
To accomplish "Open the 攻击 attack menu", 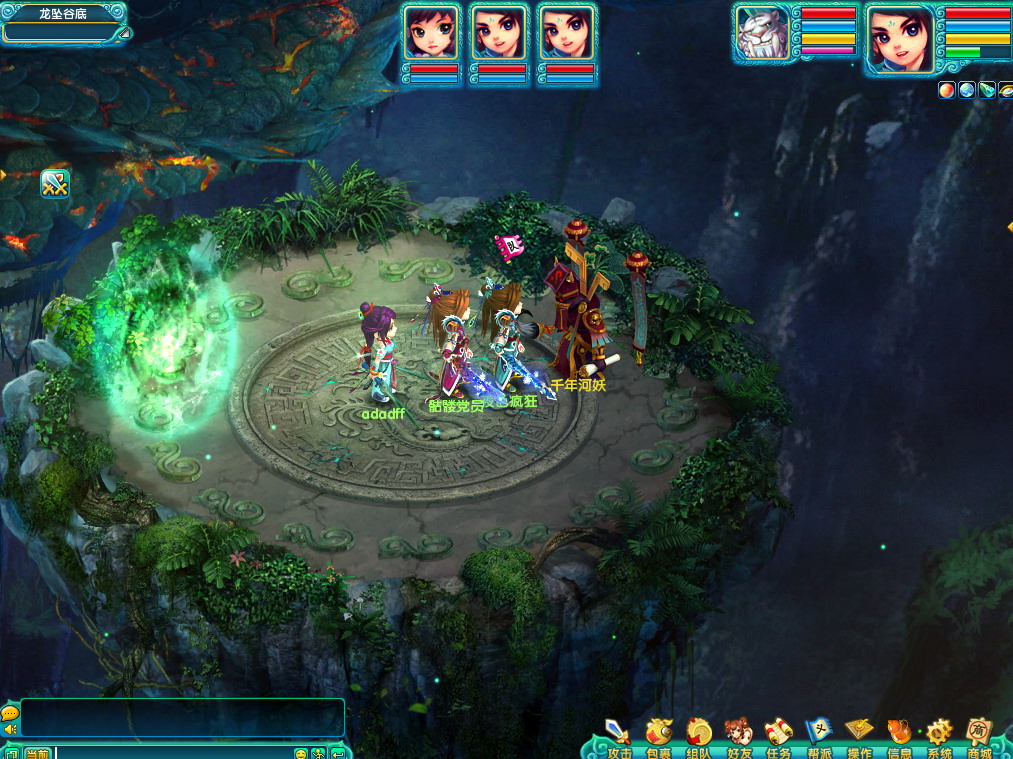I will [x=619, y=736].
